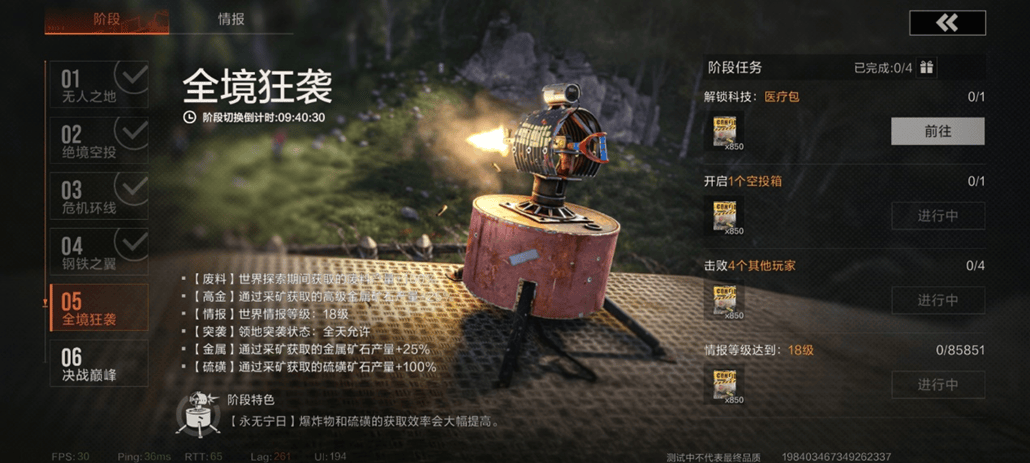Tap the reward item icon under 解锁科技
Screen dimensions: 1030x463
point(728,131)
